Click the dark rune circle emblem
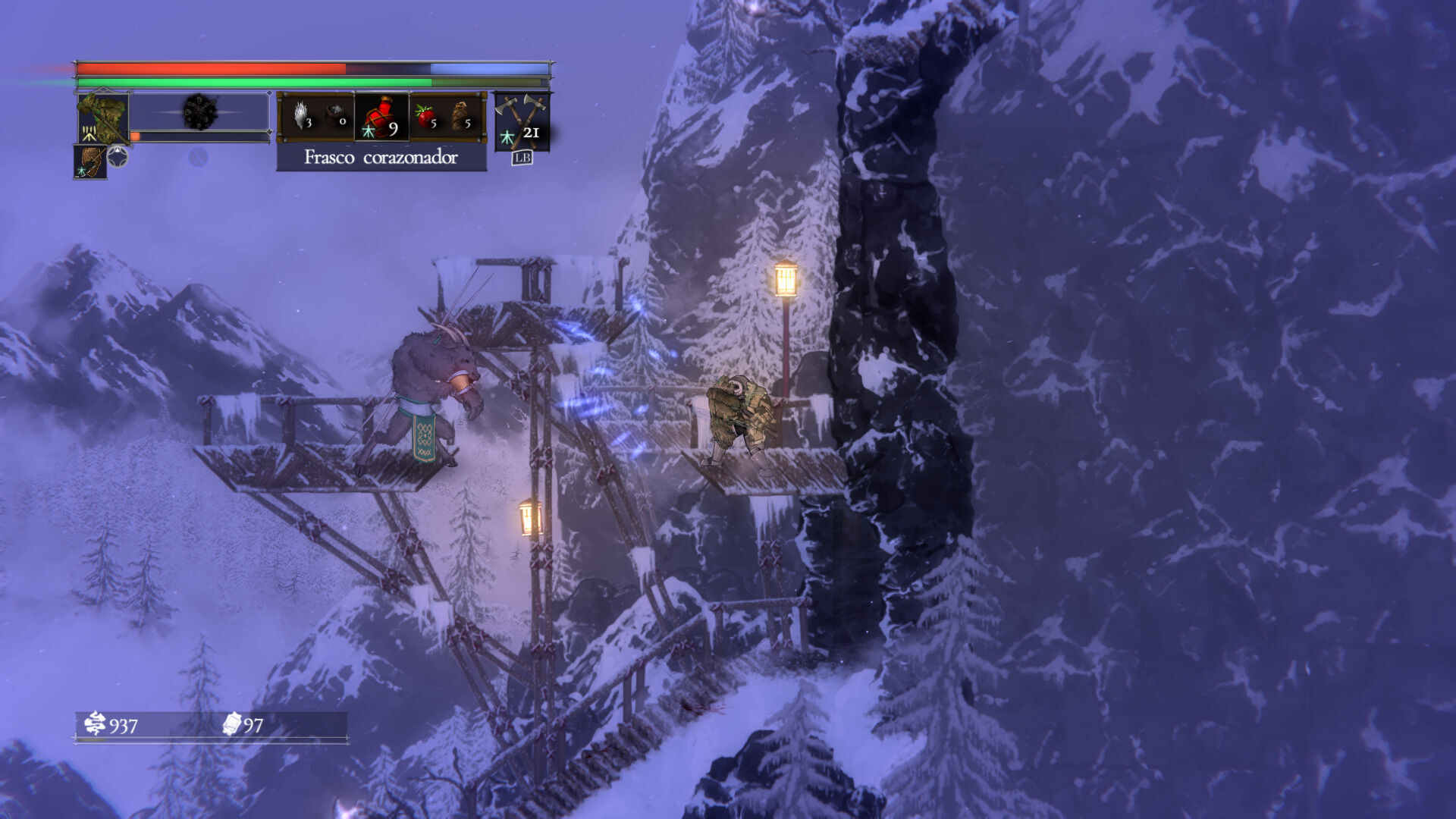Viewport: 1456px width, 819px height. 200,113
